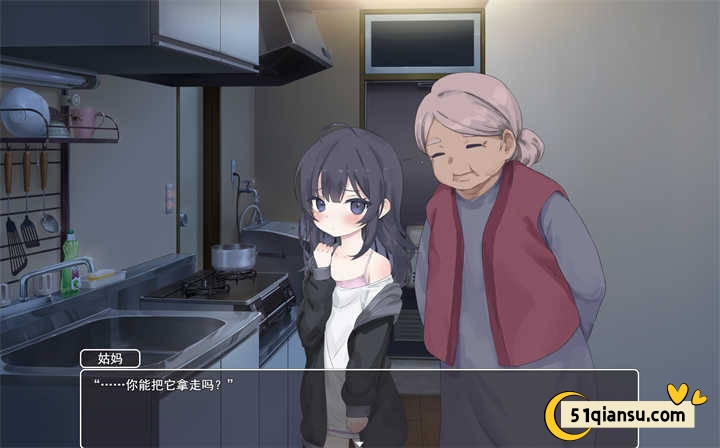Click the small white continue arrow
720x448 pixels.
tap(358, 441)
